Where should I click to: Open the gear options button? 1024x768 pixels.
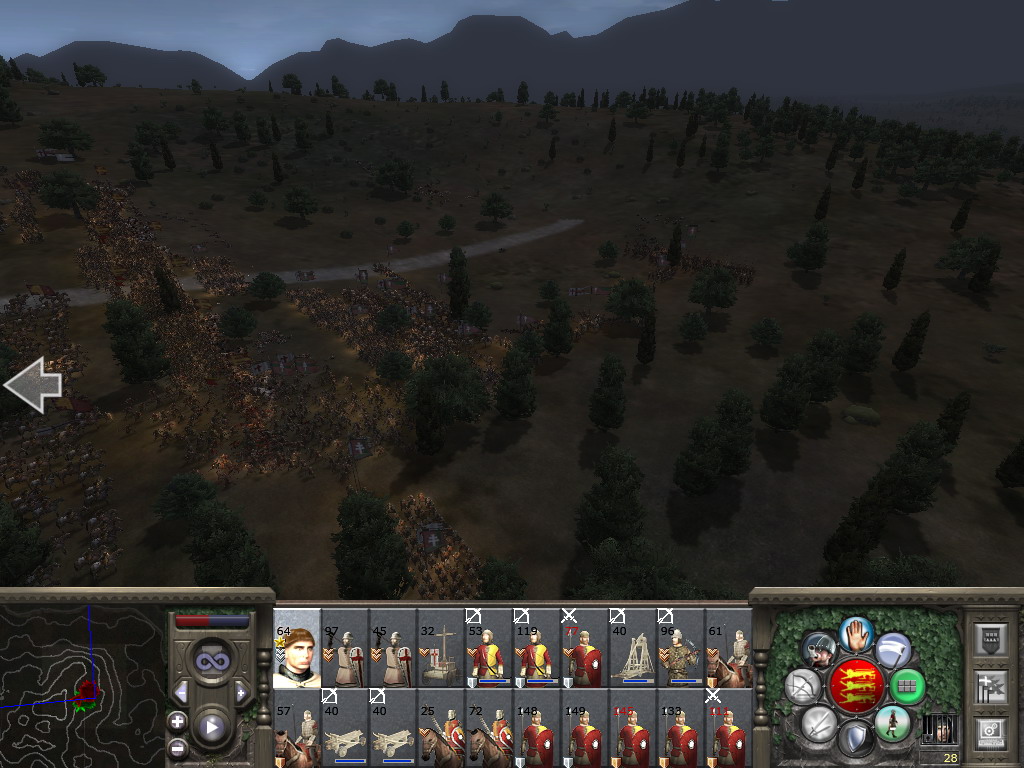[x=989, y=732]
